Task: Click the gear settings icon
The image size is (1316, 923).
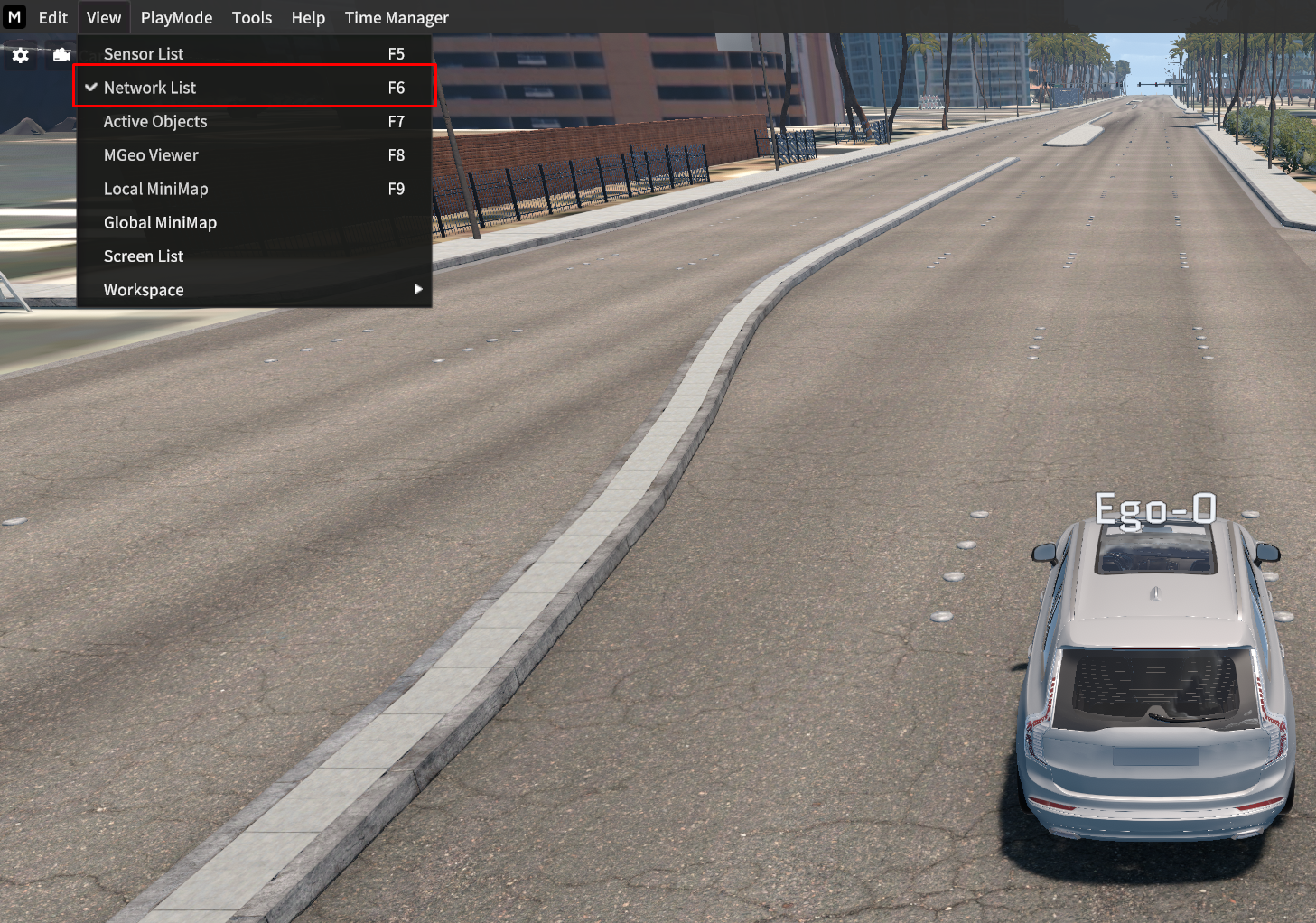Action: point(21,56)
